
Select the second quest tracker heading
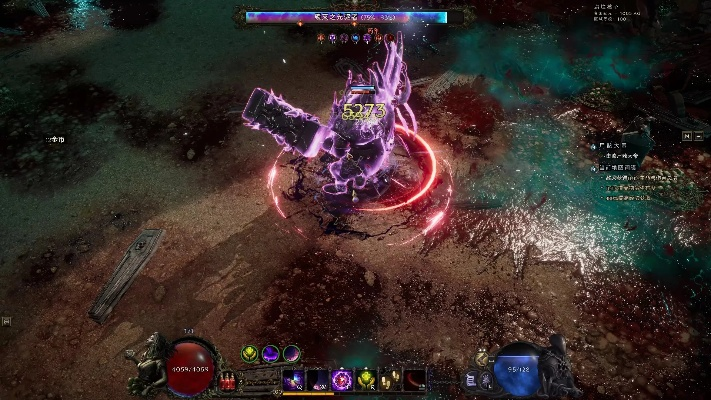tap(618, 167)
